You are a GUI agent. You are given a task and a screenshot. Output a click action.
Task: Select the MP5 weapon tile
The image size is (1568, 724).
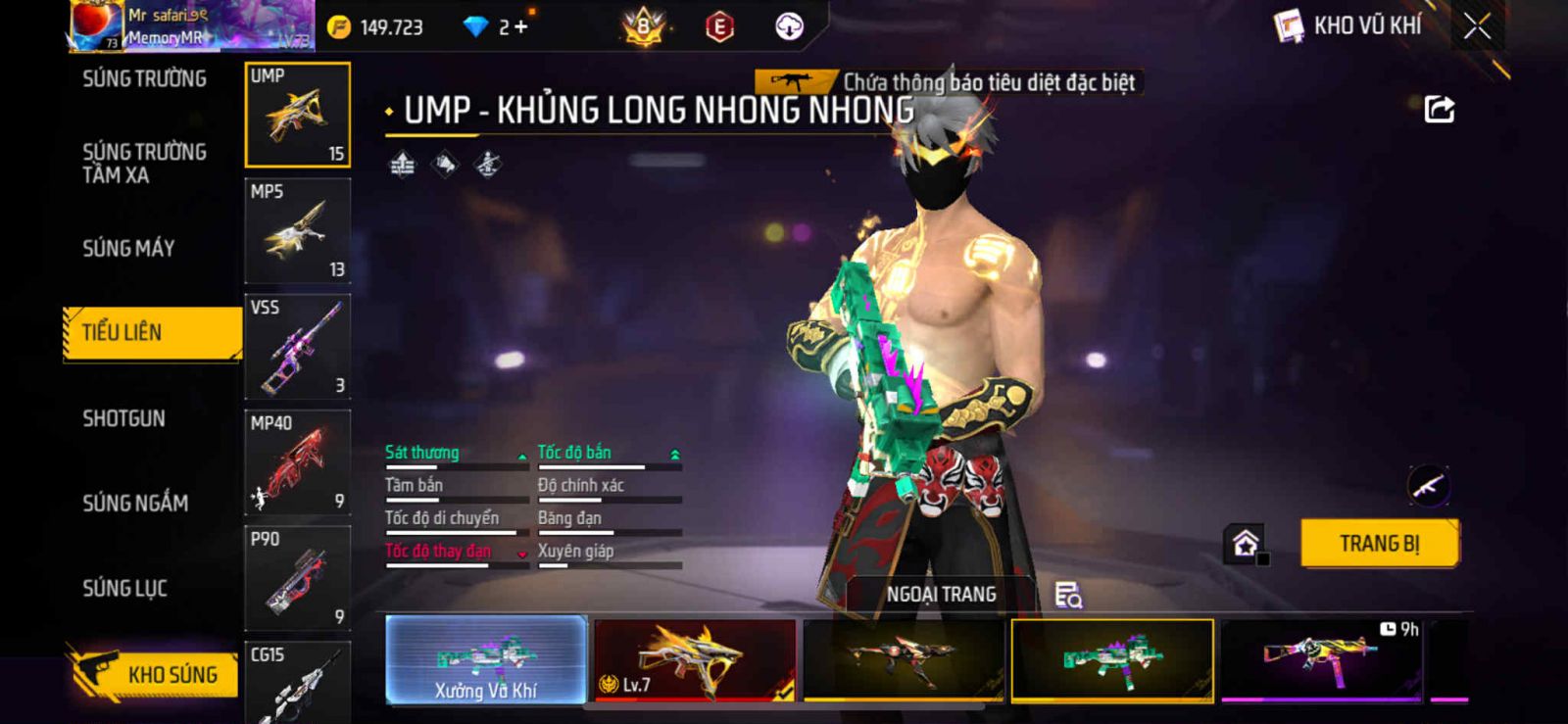tap(297, 231)
